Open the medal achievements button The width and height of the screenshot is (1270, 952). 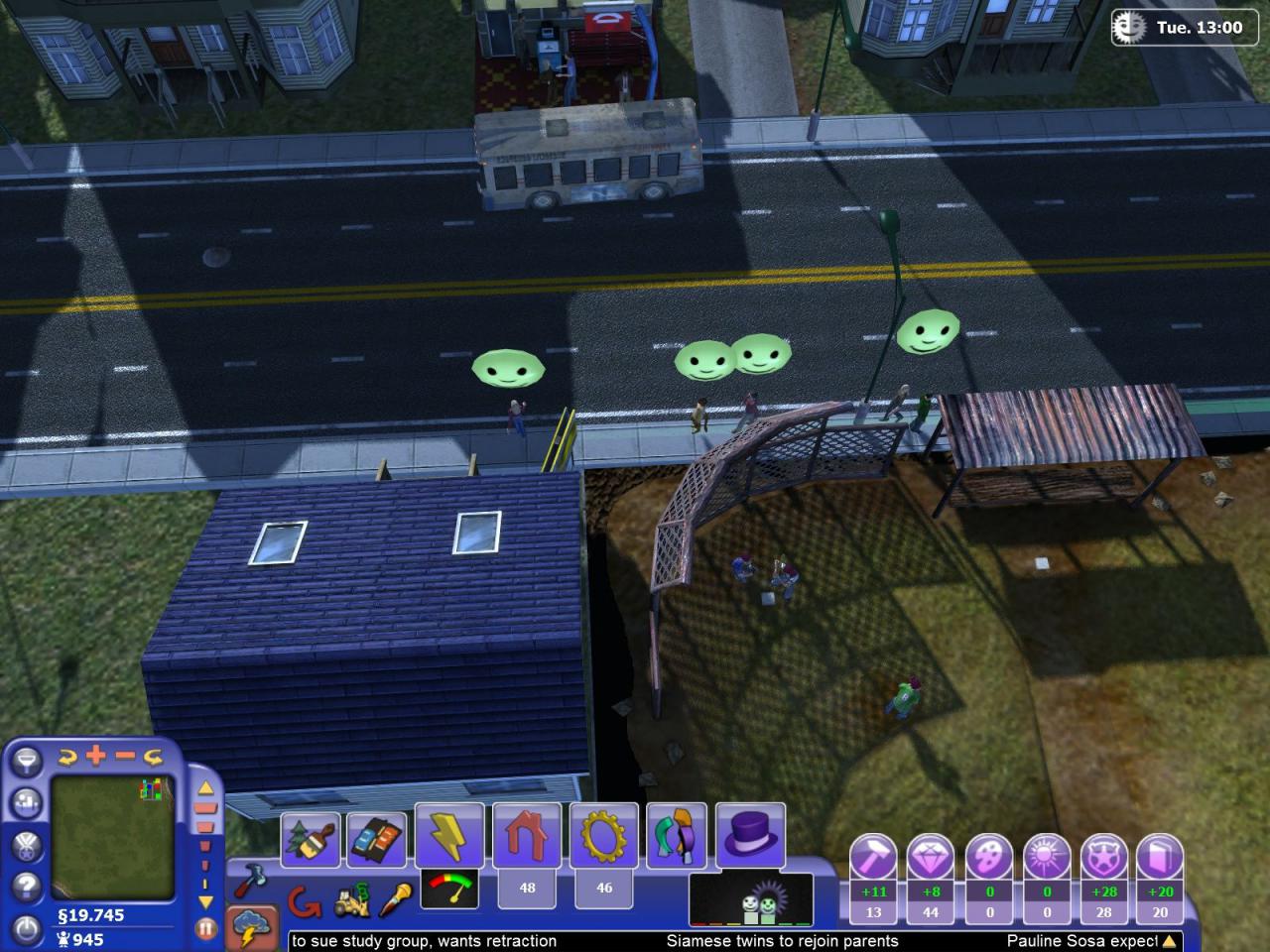[x=27, y=844]
